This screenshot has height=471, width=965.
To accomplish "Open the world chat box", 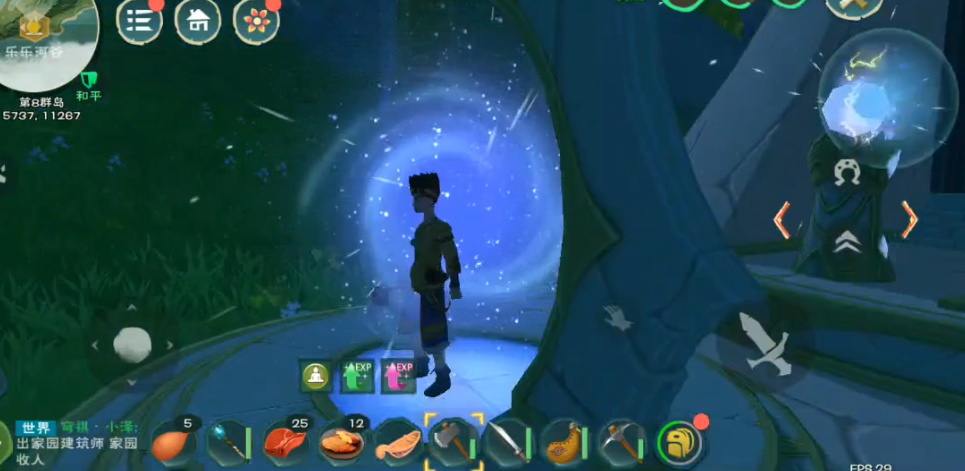I will click(x=75, y=441).
